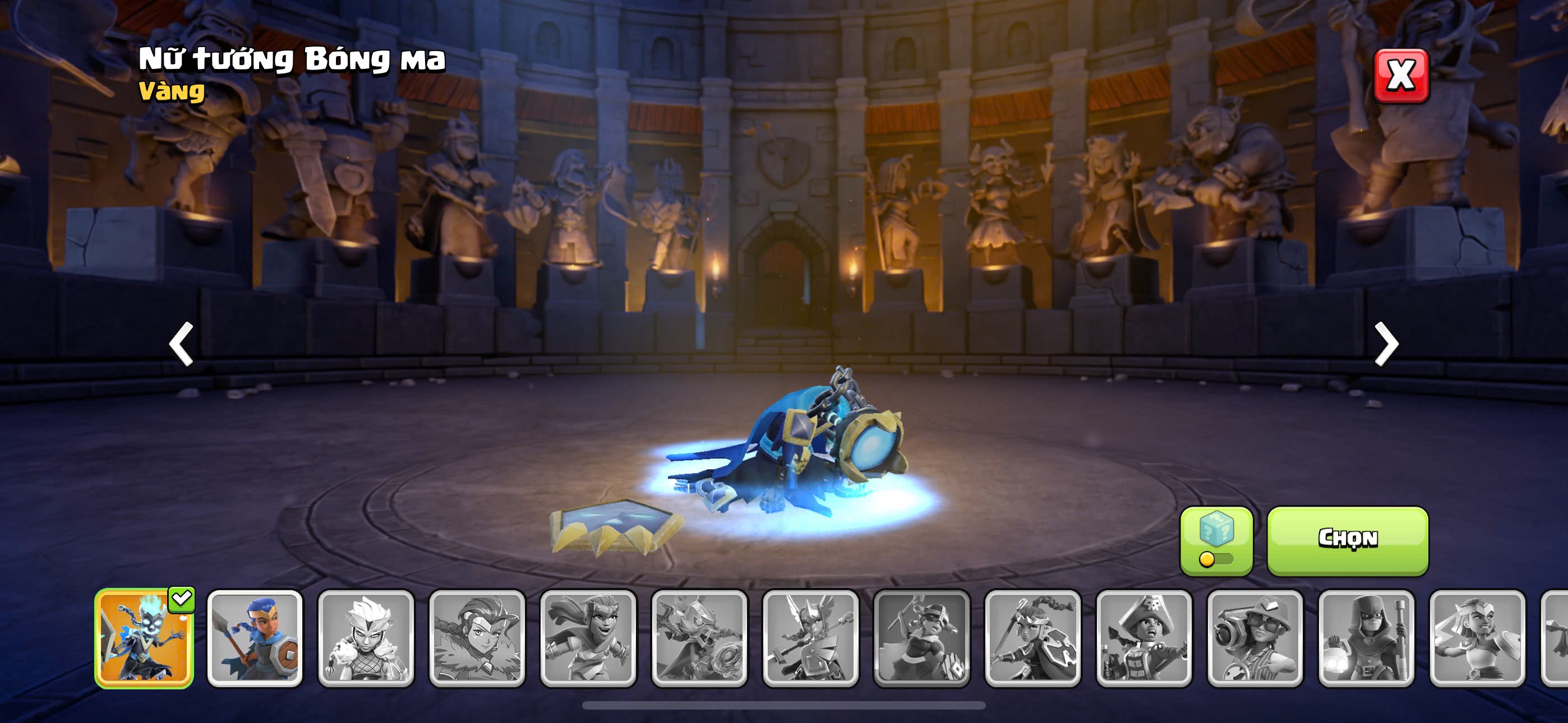Image resolution: width=1568 pixels, height=723 pixels.
Task: Close the skin selection screen
Action: (1401, 76)
